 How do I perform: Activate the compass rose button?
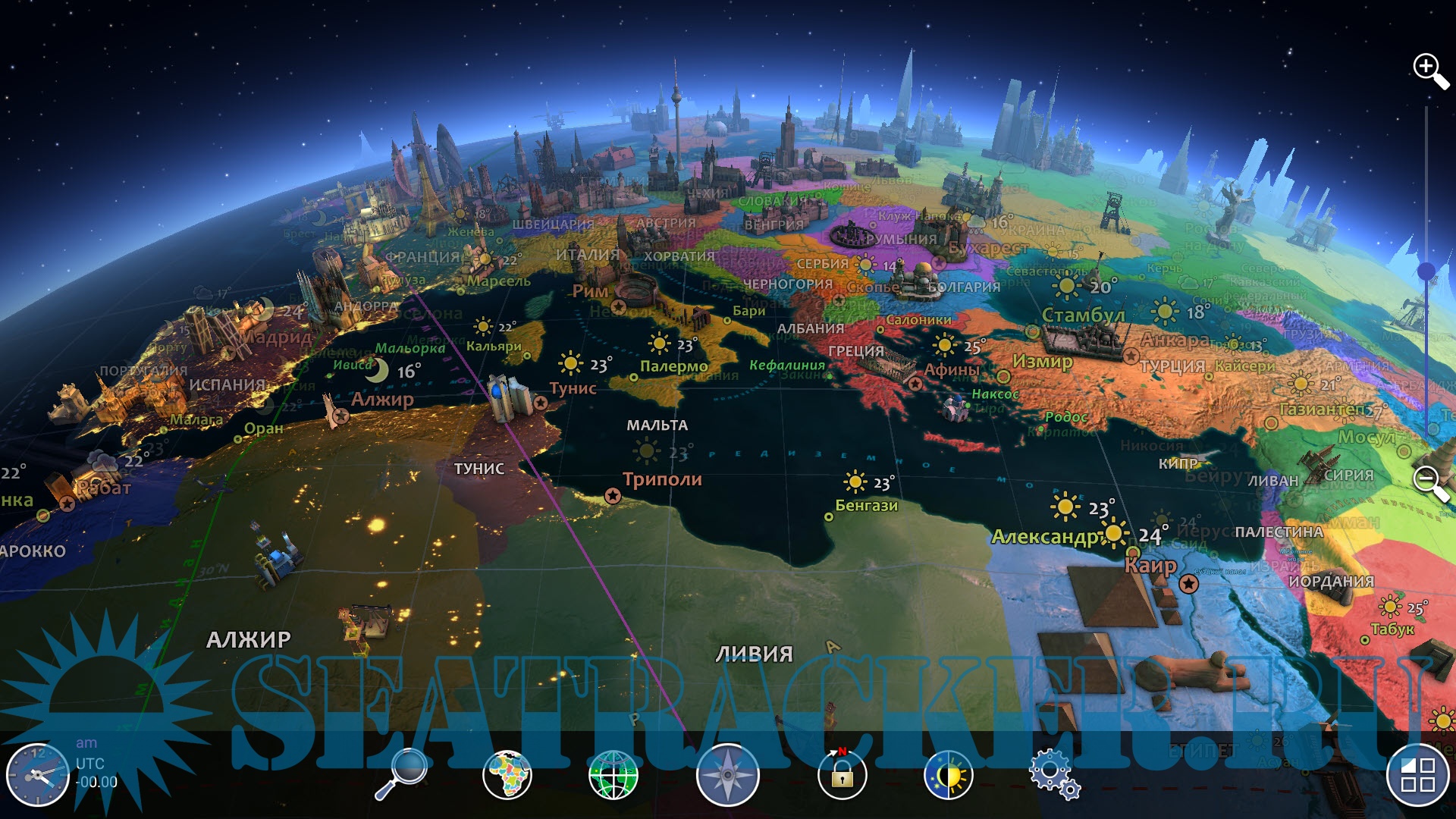727,774
